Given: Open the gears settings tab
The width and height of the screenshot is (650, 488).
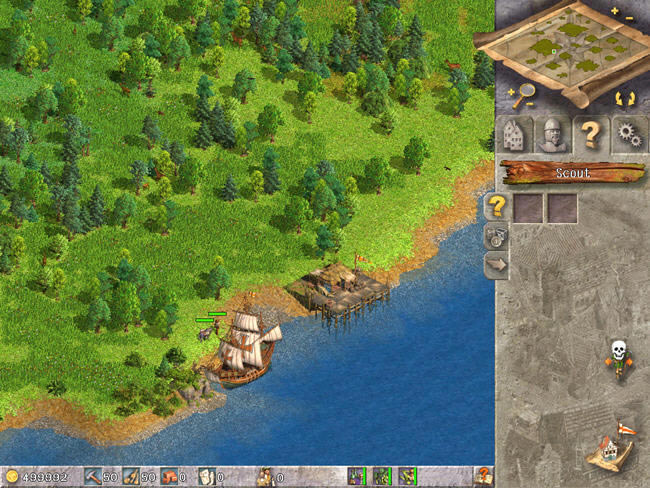Looking at the screenshot, I should pos(628,135).
